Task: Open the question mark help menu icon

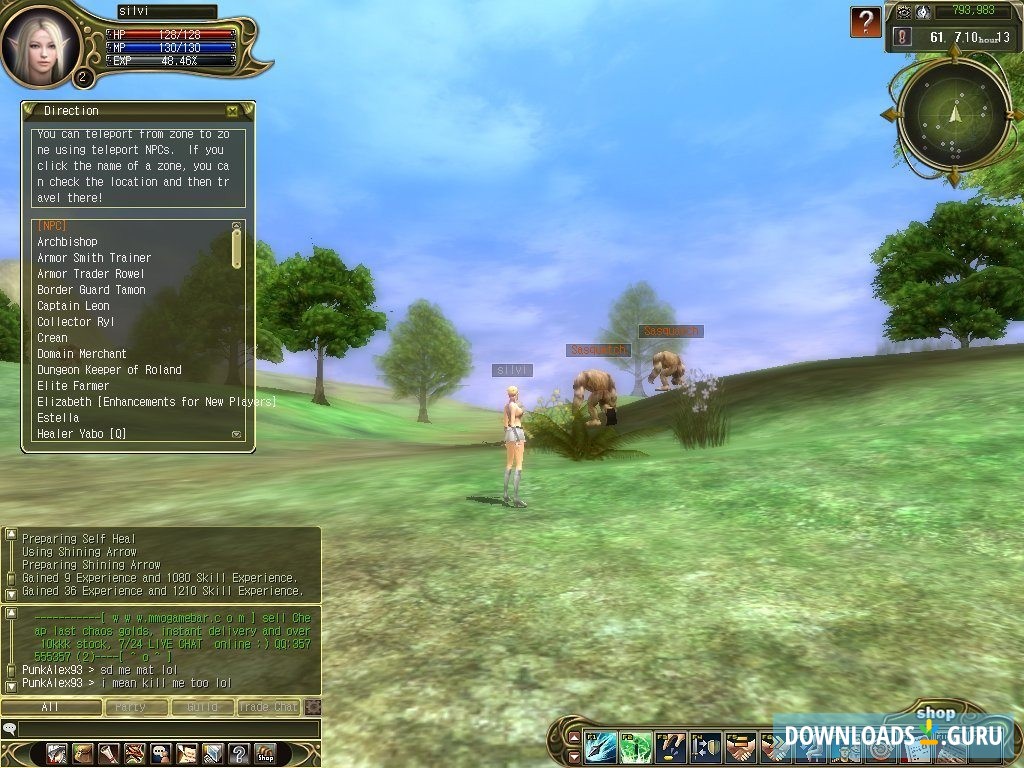Action: pyautogui.click(x=239, y=753)
